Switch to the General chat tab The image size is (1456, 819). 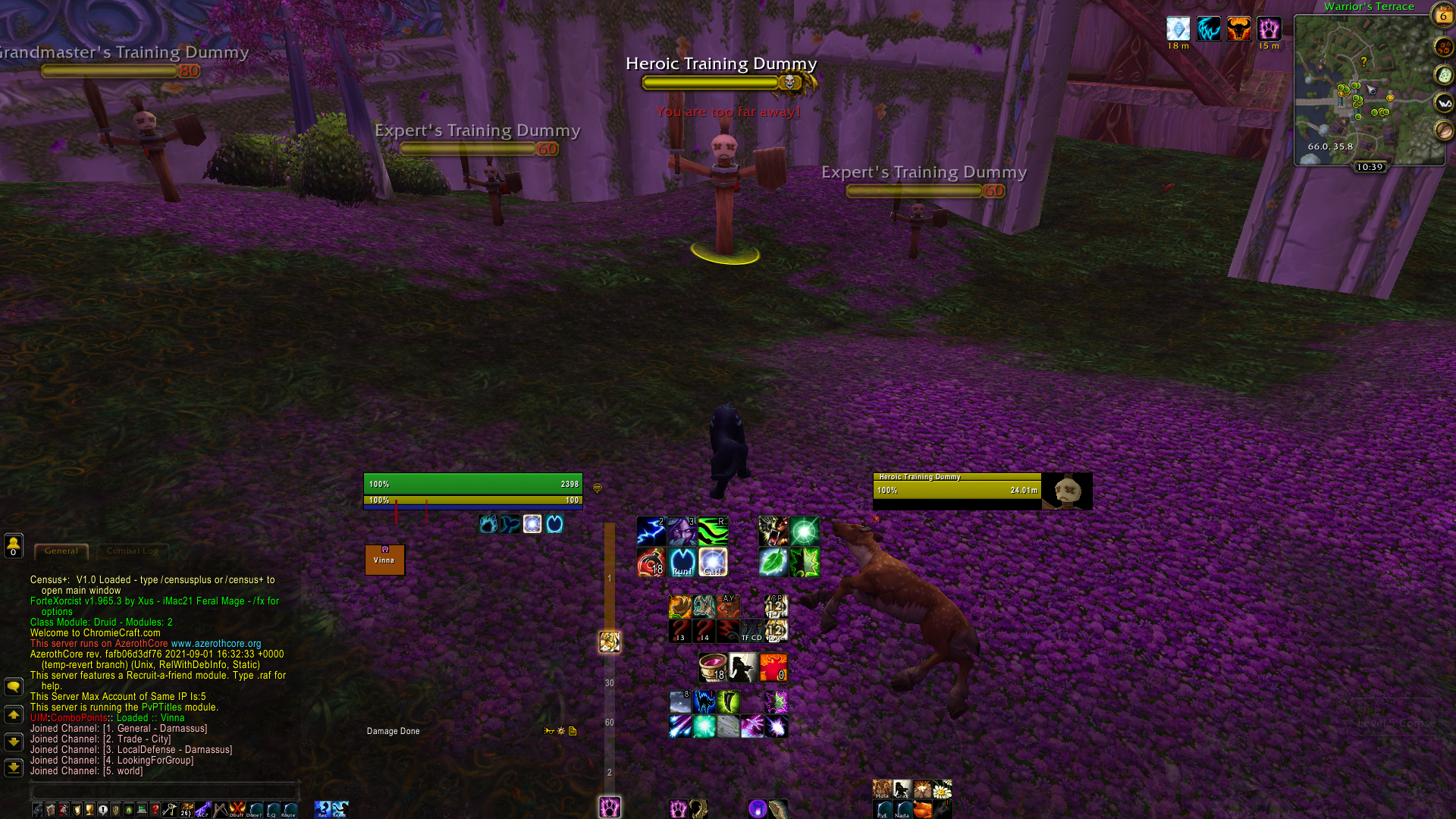(61, 551)
